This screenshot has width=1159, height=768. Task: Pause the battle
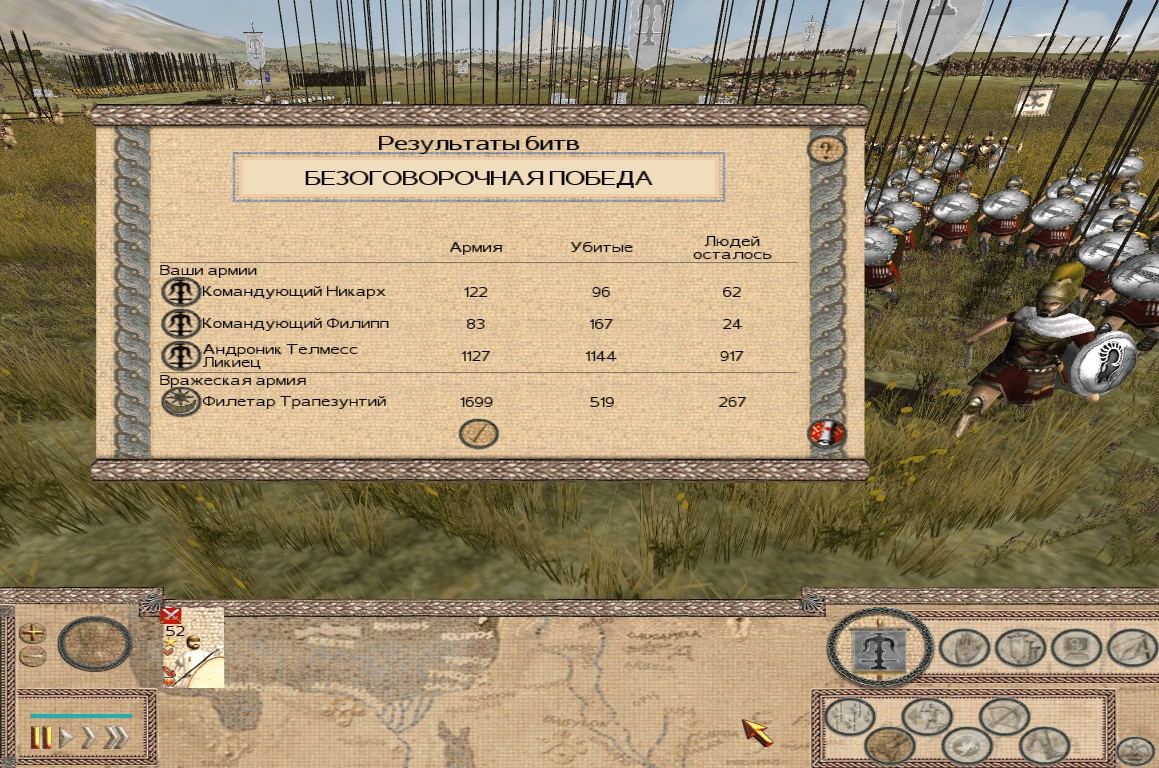point(41,738)
